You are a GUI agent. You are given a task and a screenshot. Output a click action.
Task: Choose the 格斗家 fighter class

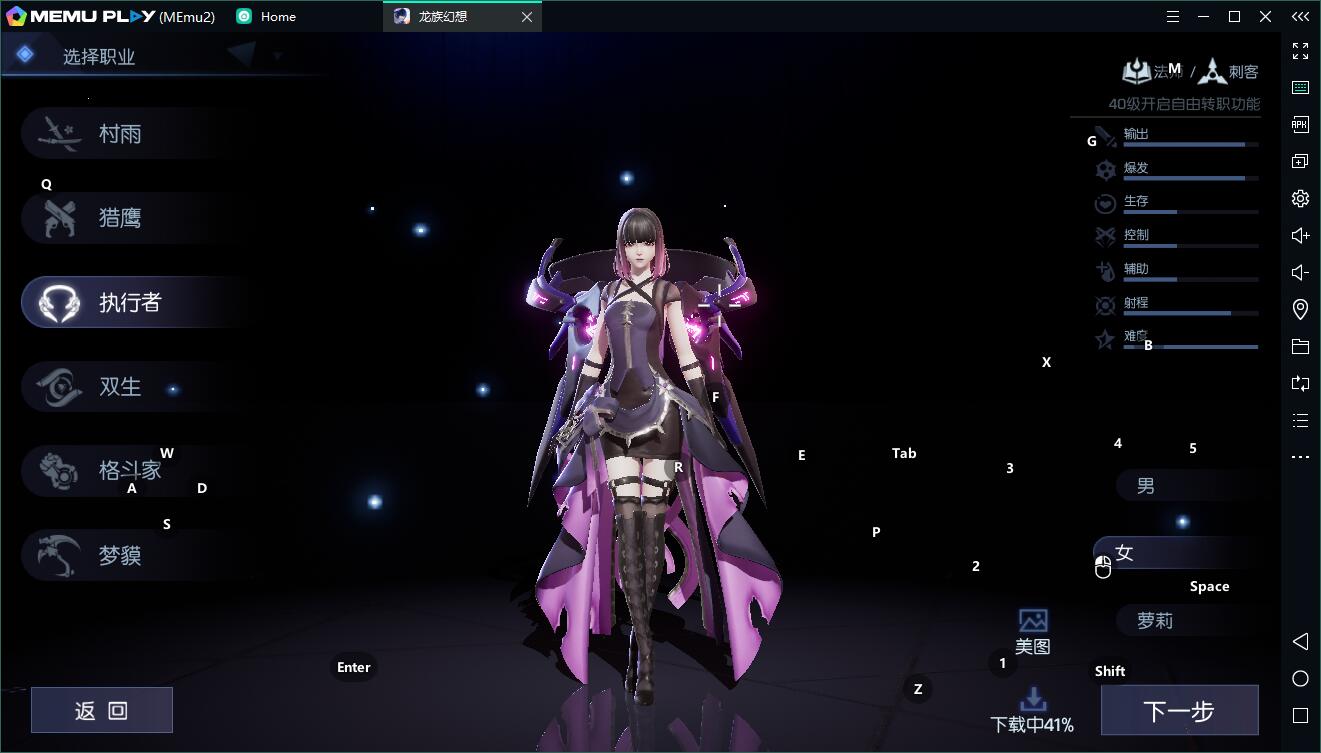click(x=130, y=471)
